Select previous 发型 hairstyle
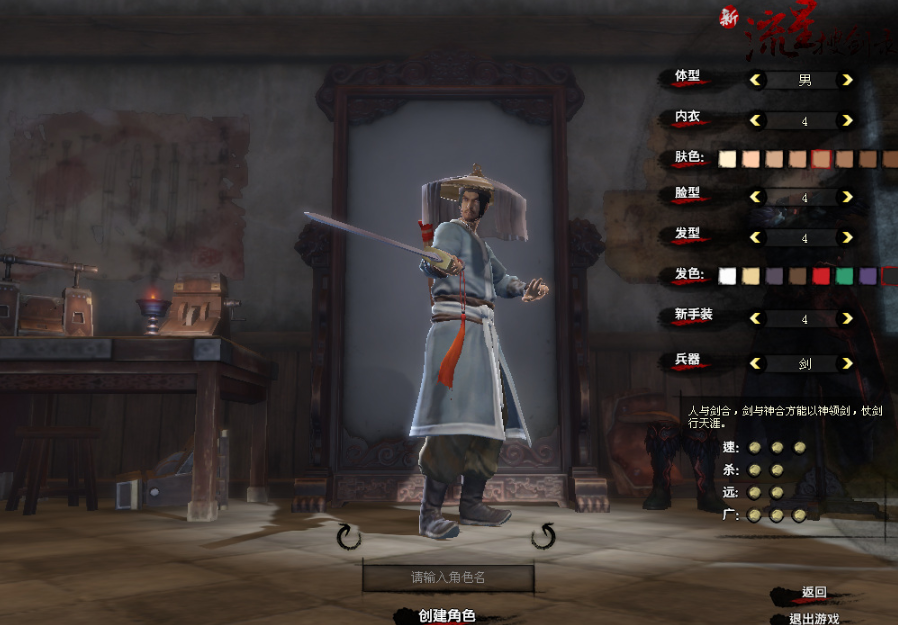This screenshot has height=625, width=898. [756, 238]
